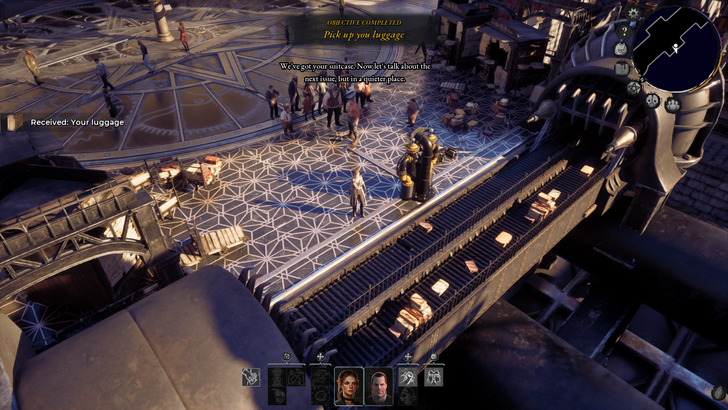Activate the rightmost hotbar ability icon
Screen dimensions: 728x410
click(434, 377)
